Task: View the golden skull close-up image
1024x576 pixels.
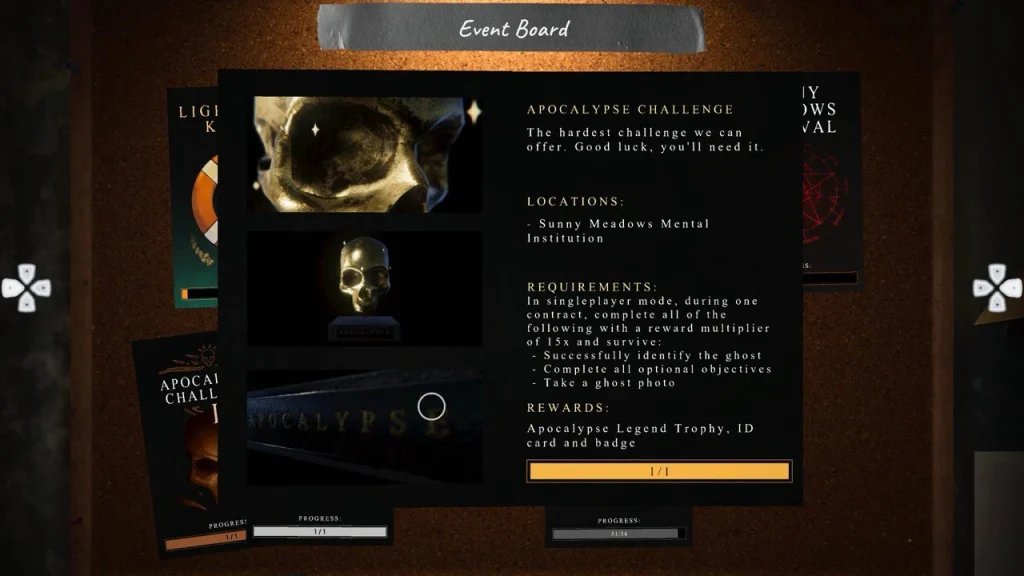Action: click(x=364, y=154)
